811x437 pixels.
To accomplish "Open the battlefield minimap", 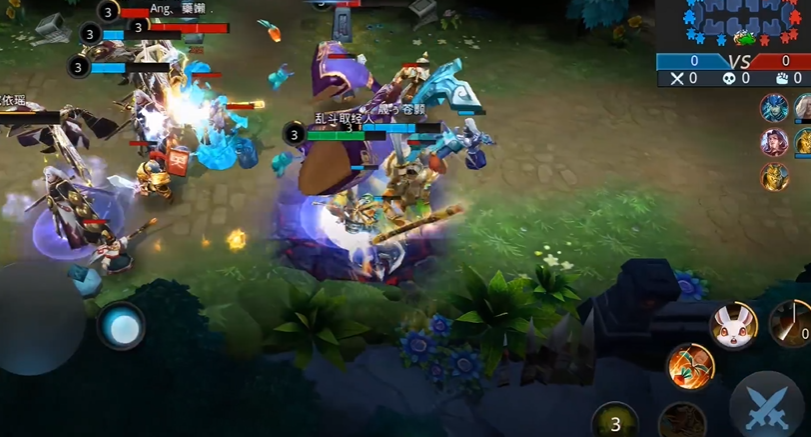I will 739,24.
